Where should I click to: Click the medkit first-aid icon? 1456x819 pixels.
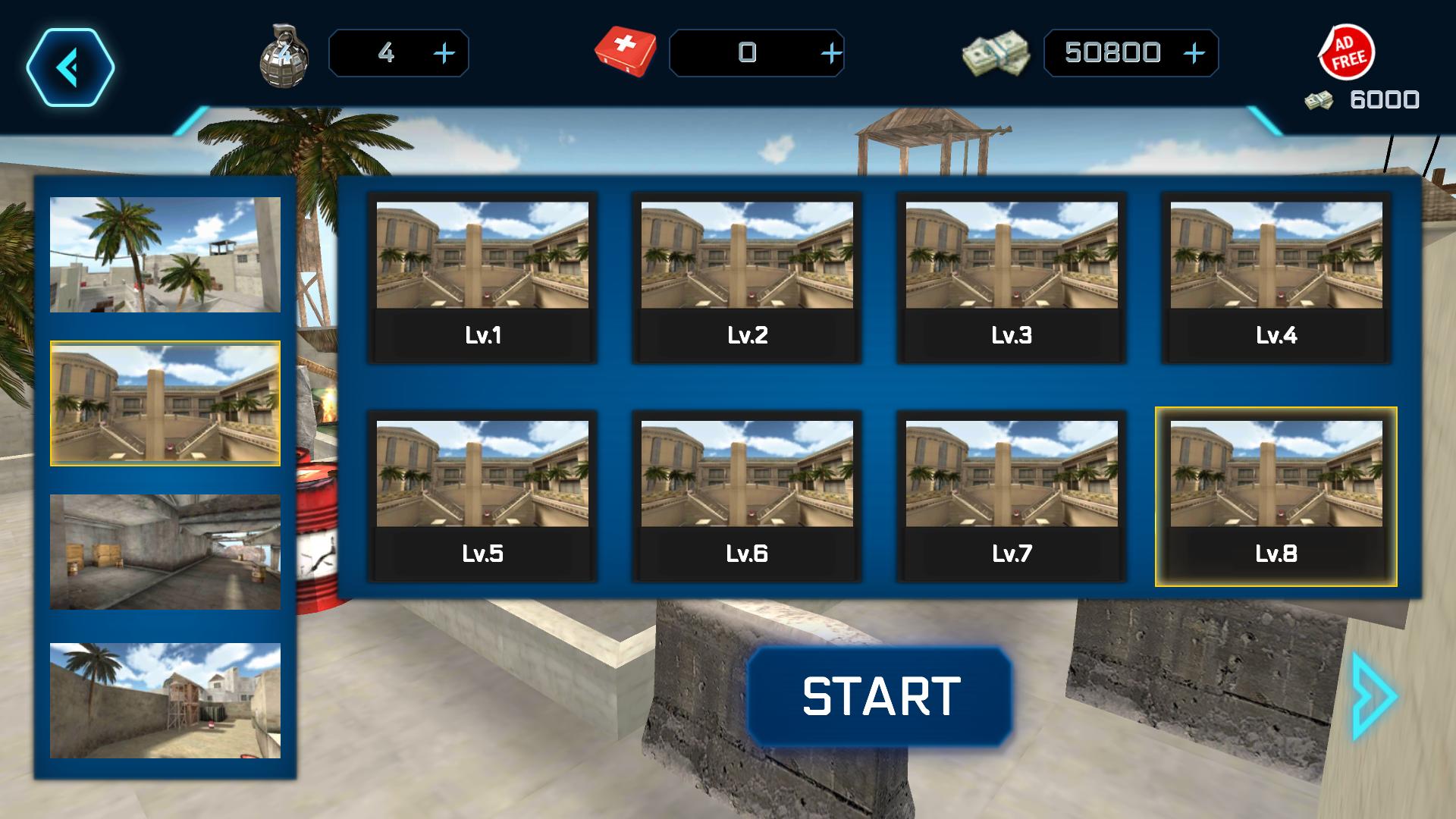626,52
